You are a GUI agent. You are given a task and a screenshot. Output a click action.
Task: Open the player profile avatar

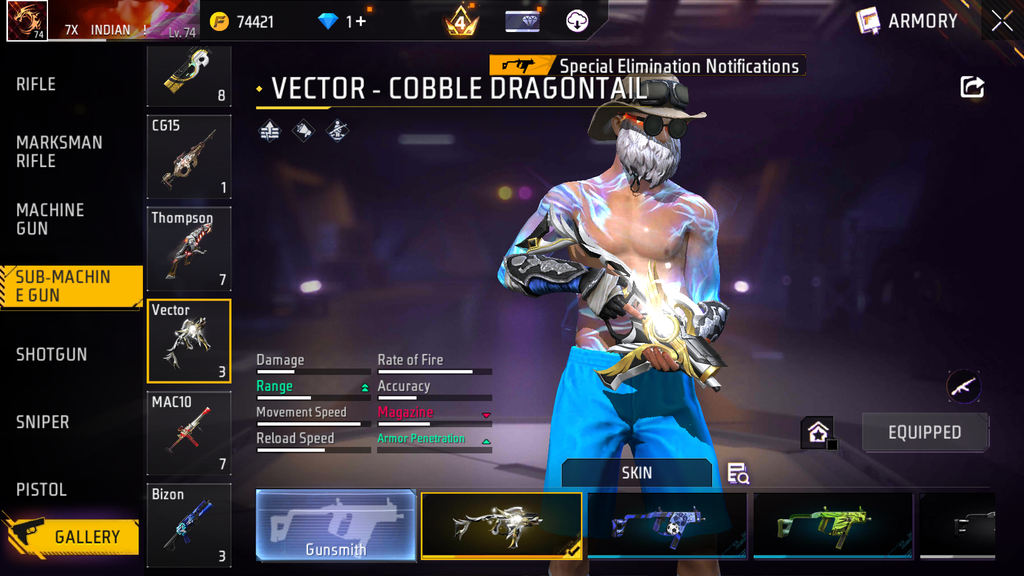[x=27, y=21]
